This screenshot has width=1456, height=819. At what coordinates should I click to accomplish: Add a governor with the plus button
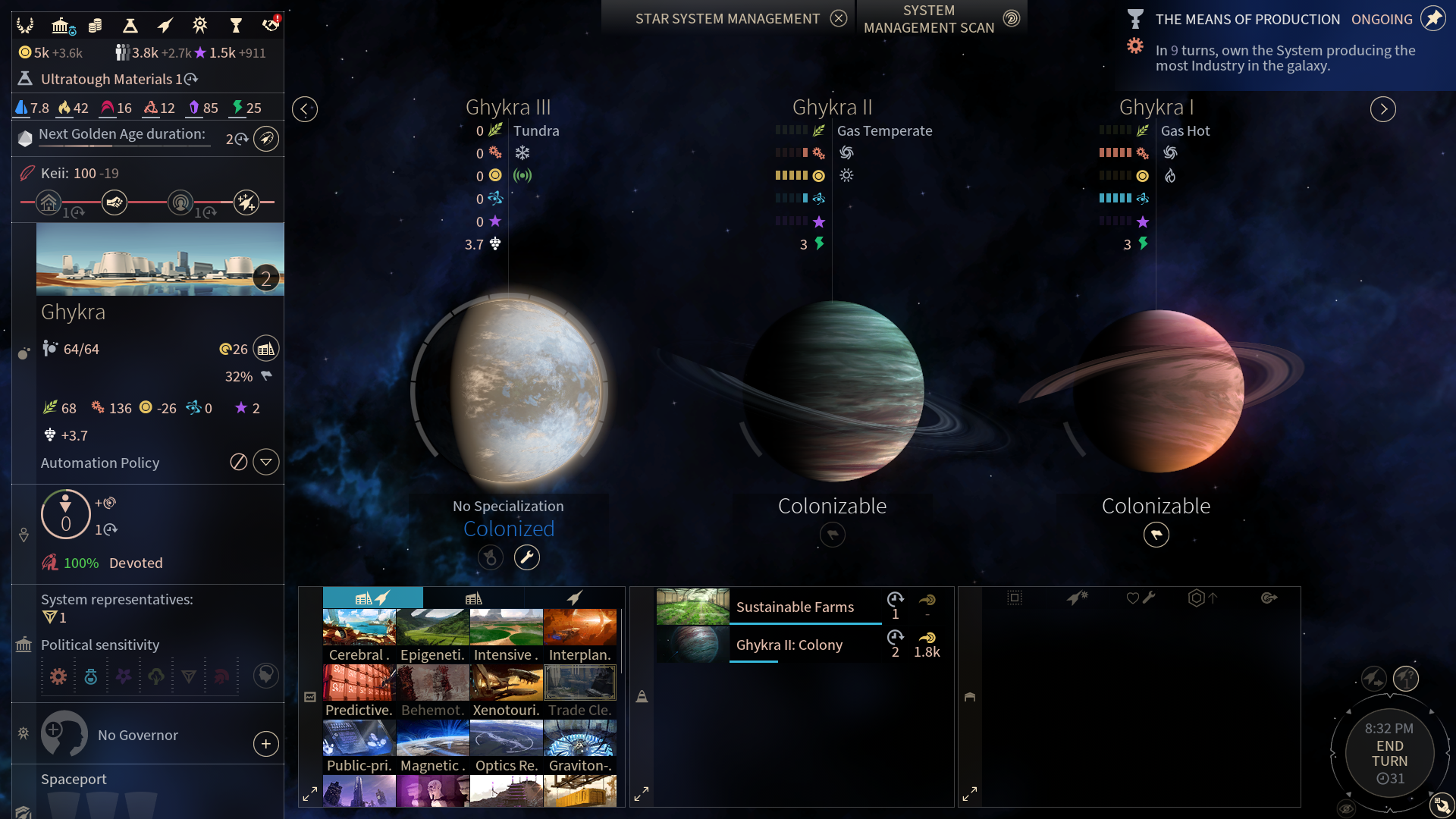coord(266,744)
